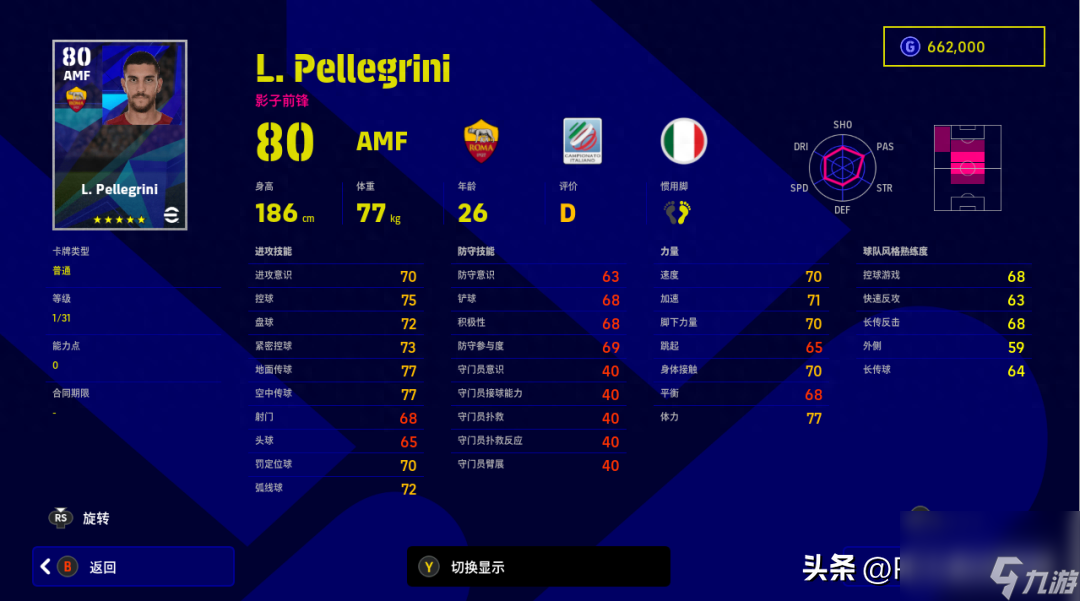
Task: Click the AS Roma club badge
Action: [x=481, y=142]
